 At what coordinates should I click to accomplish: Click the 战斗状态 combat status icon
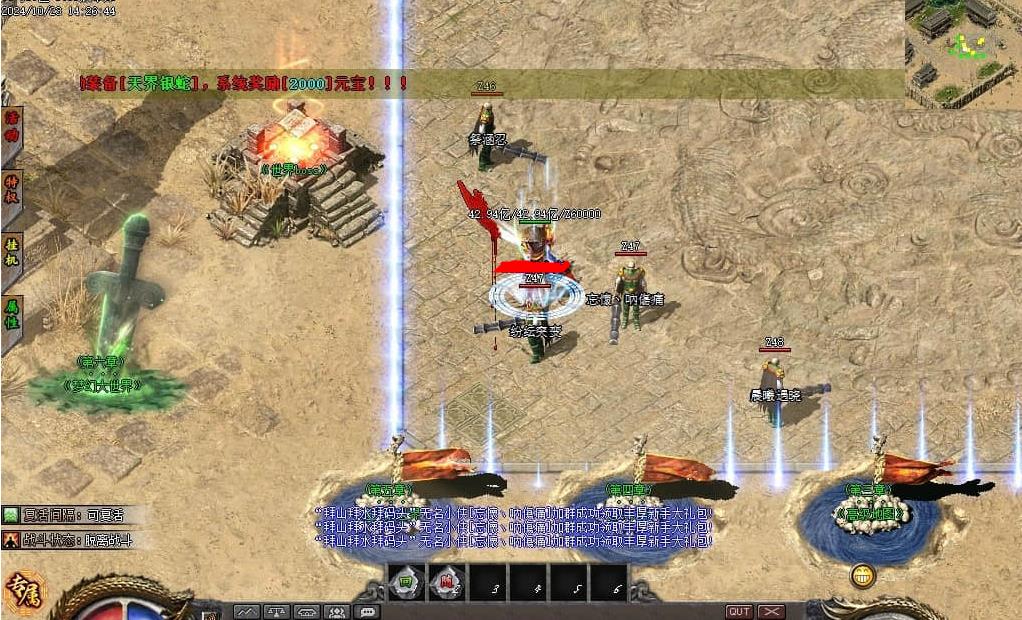click(10, 540)
